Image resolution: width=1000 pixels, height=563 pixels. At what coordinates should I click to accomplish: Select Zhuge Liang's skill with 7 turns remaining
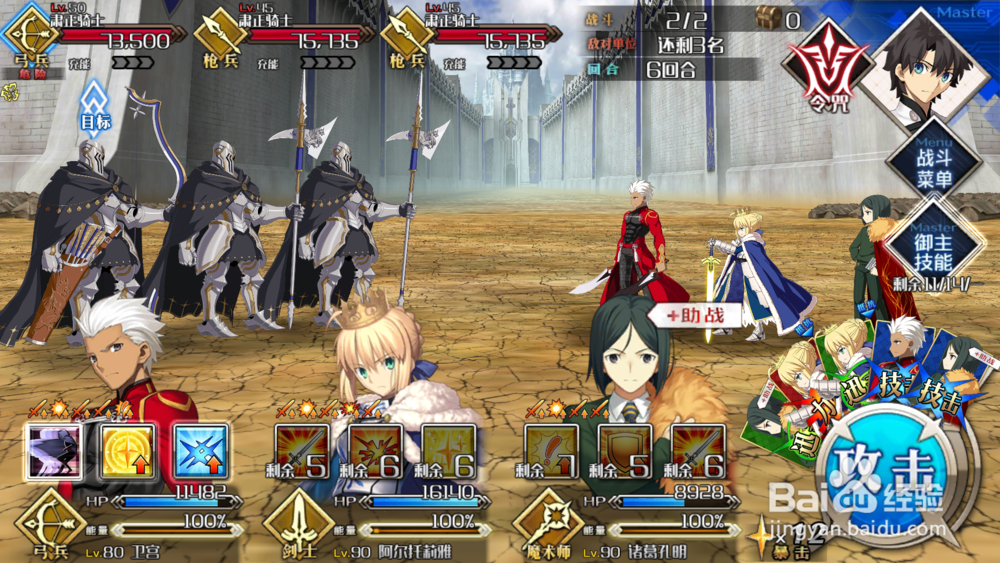[550, 452]
